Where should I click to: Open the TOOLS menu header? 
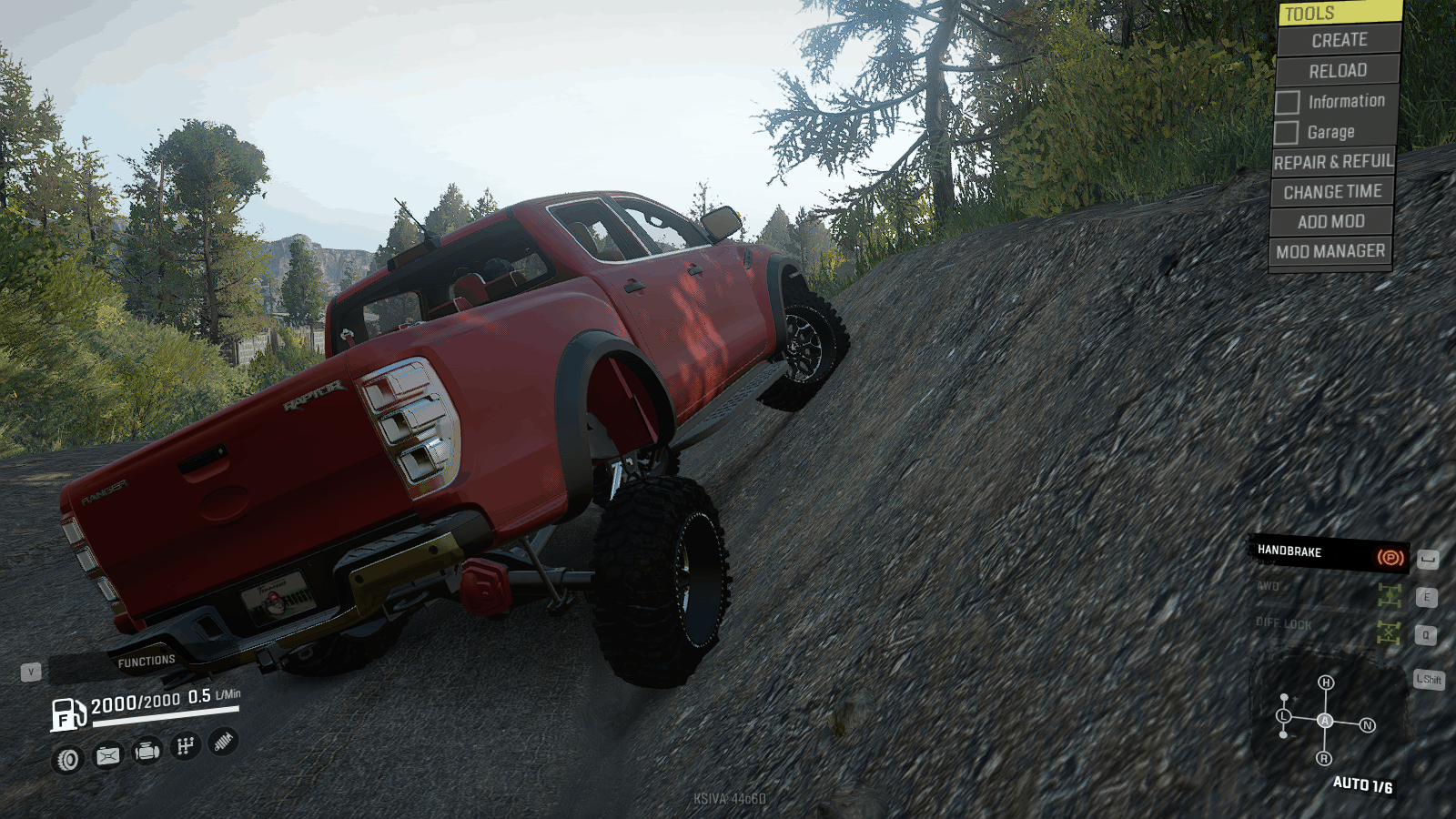point(1340,13)
